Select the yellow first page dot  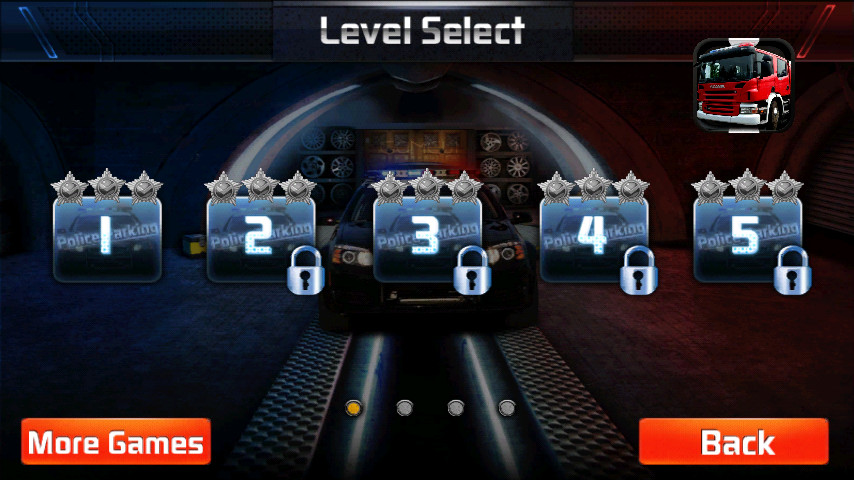(x=353, y=407)
